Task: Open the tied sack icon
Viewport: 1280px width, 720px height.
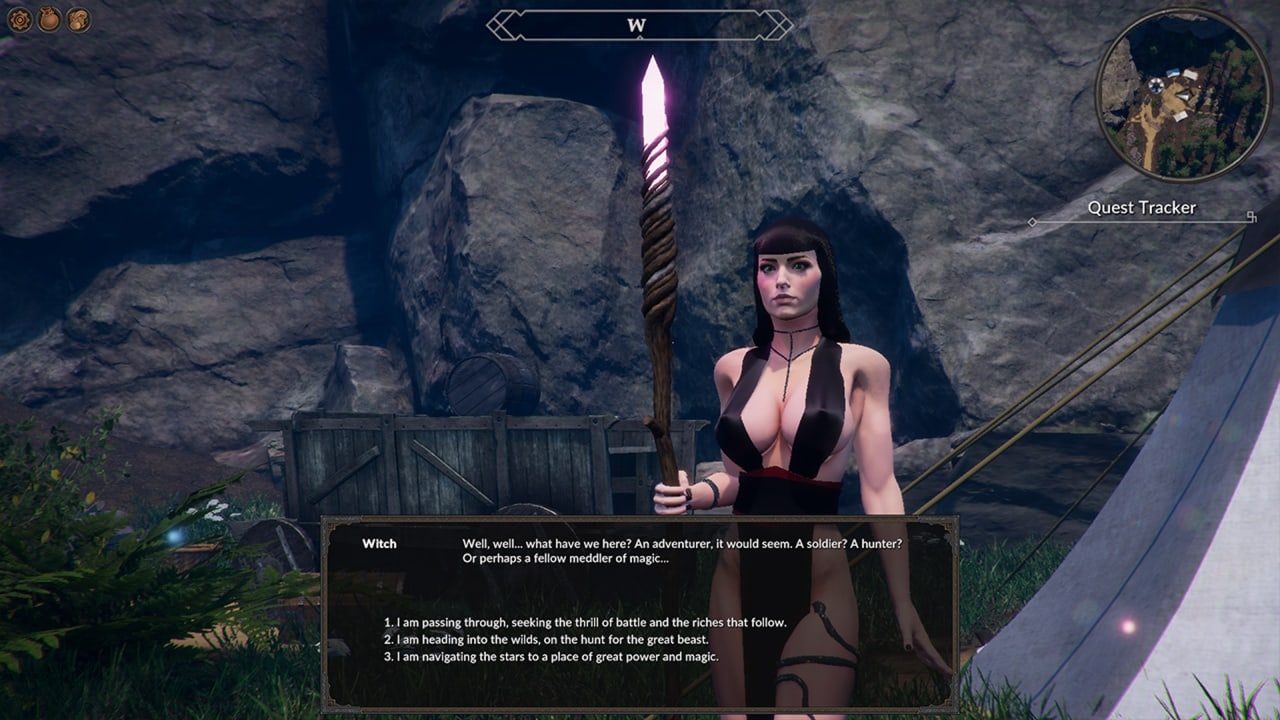Action: [78, 19]
